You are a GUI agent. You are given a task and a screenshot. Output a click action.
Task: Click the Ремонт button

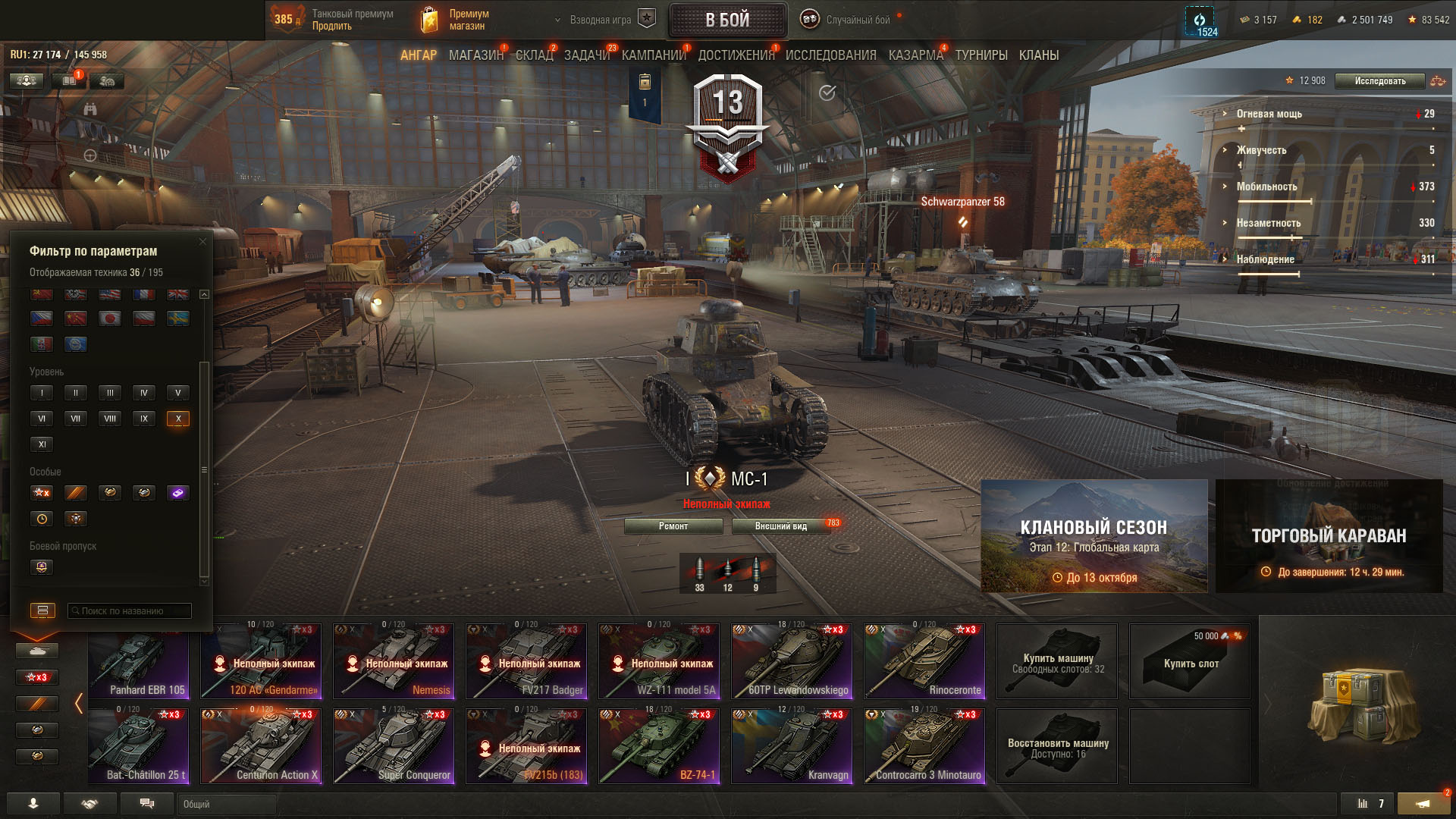coord(673,526)
